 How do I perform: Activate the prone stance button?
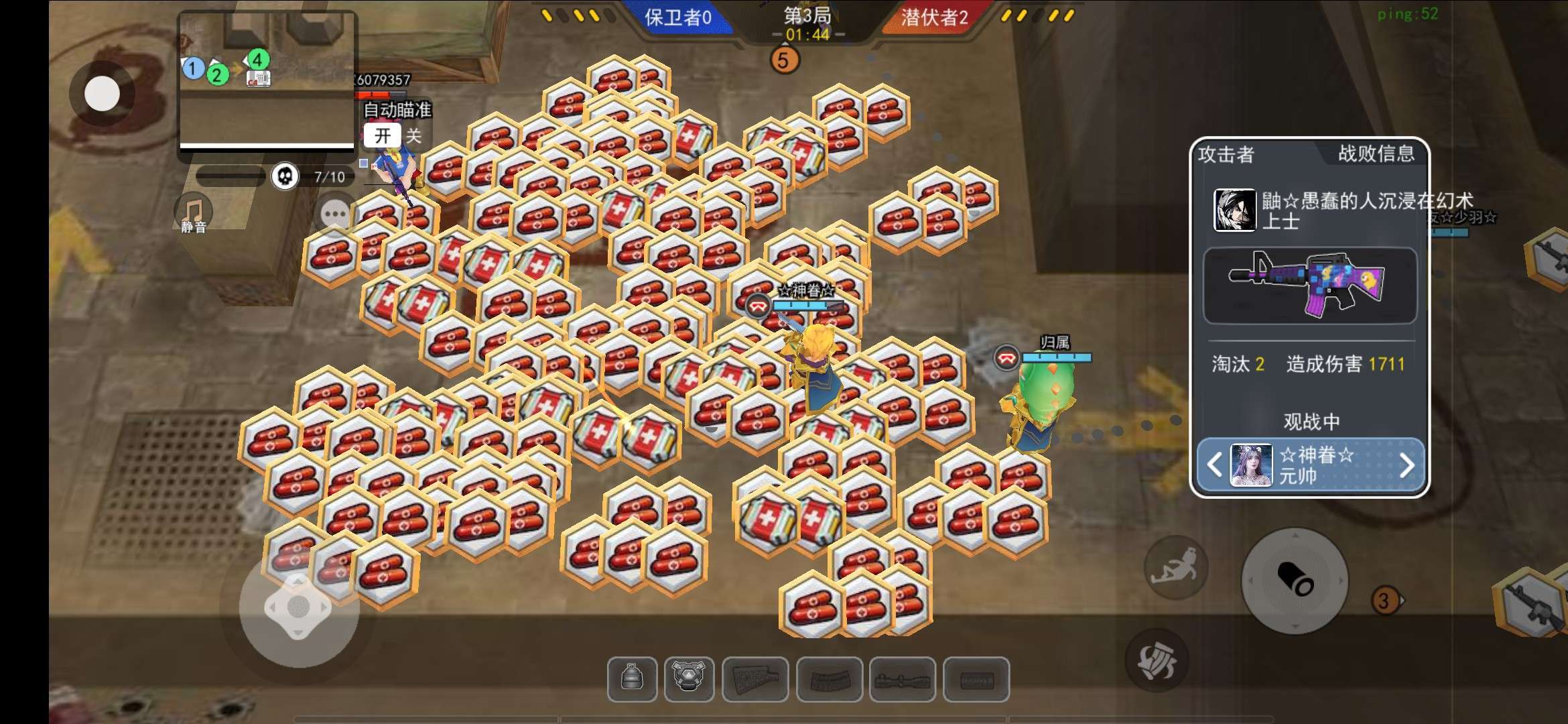pos(1175,567)
